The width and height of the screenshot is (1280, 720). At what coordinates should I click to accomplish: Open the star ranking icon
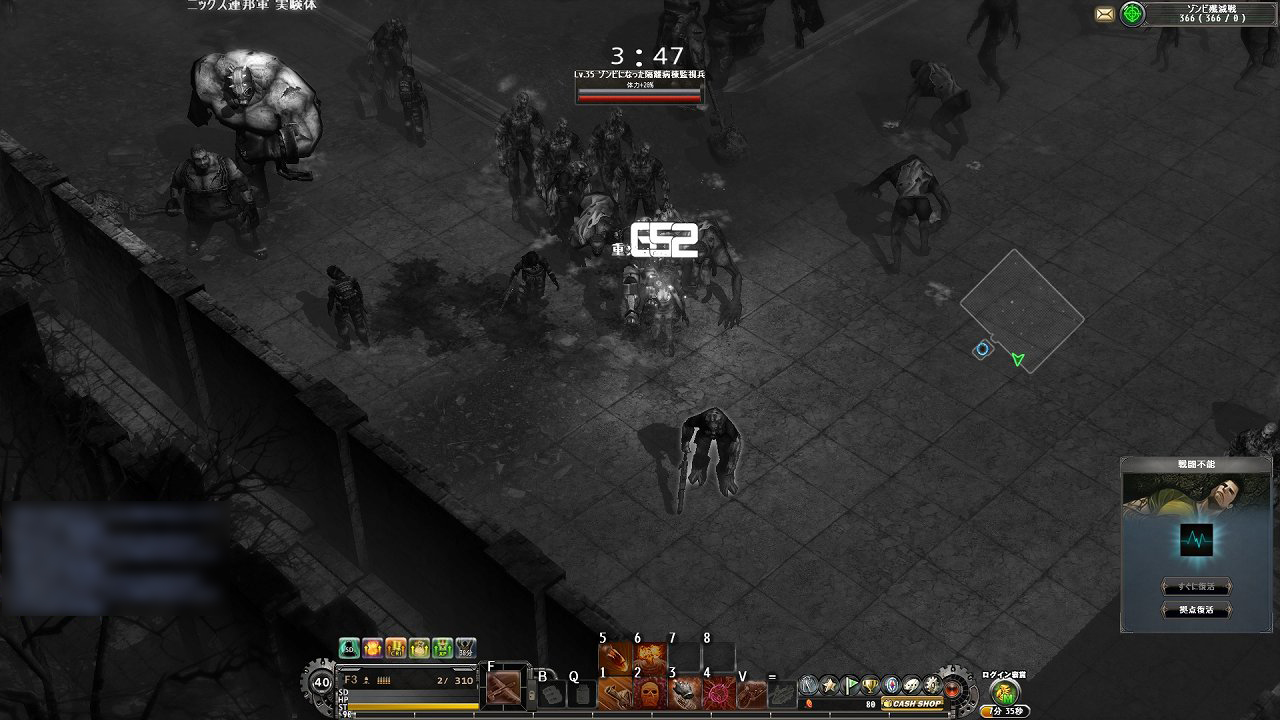point(830,685)
